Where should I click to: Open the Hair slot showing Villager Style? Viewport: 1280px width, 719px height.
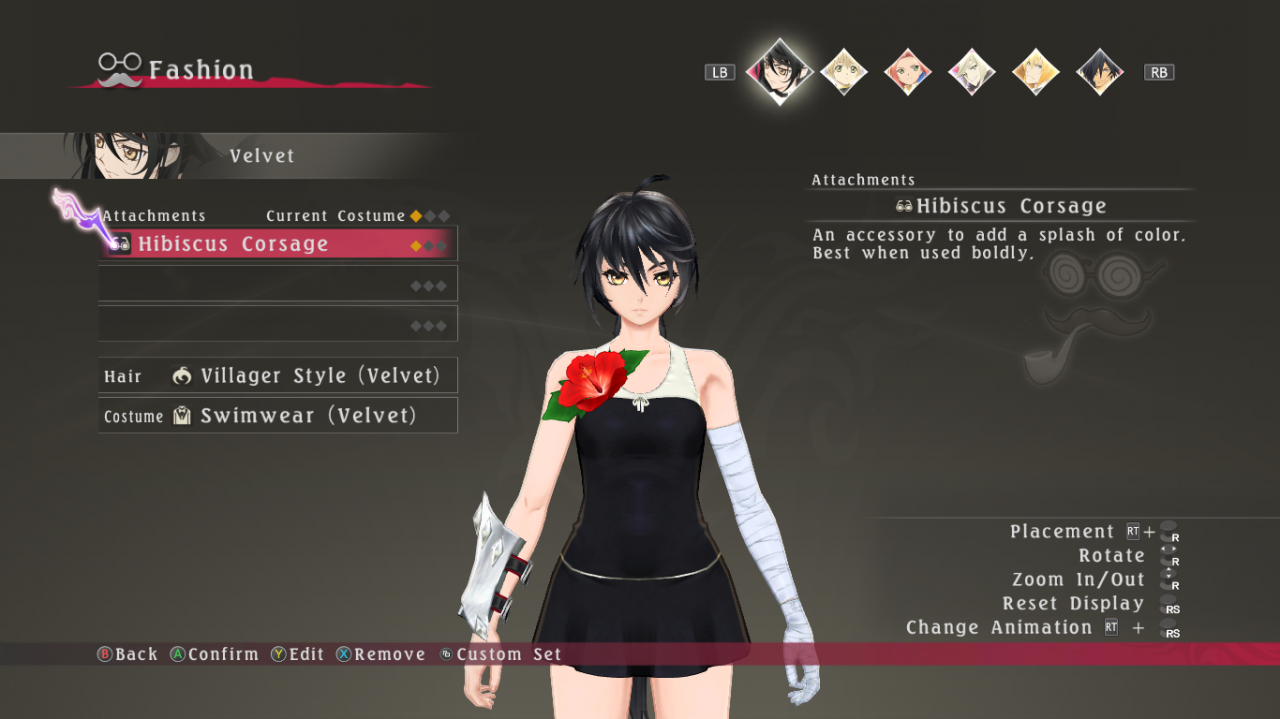pyautogui.click(x=278, y=376)
